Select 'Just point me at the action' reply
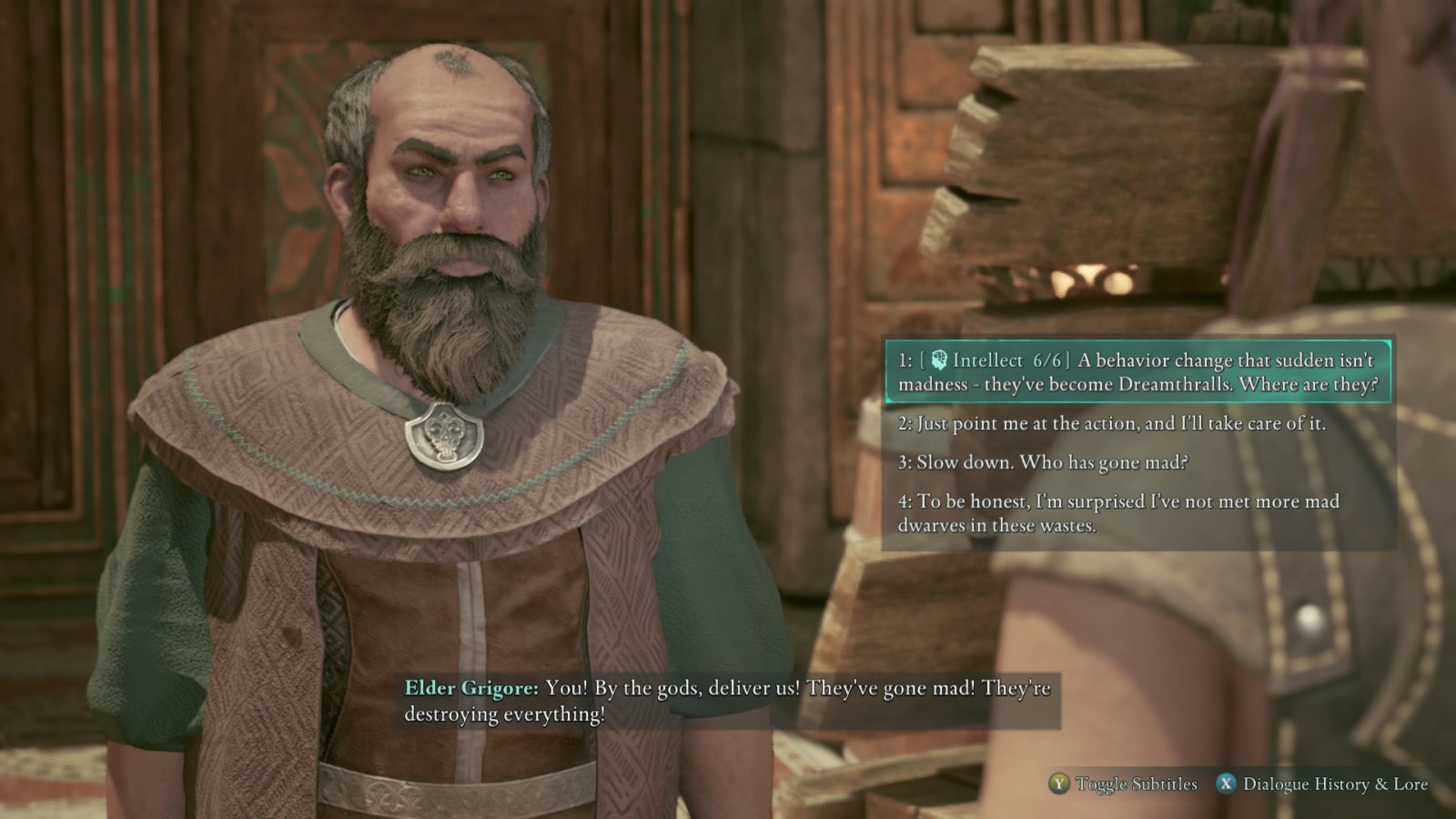Screen dimensions: 1456x819 (x=1111, y=423)
